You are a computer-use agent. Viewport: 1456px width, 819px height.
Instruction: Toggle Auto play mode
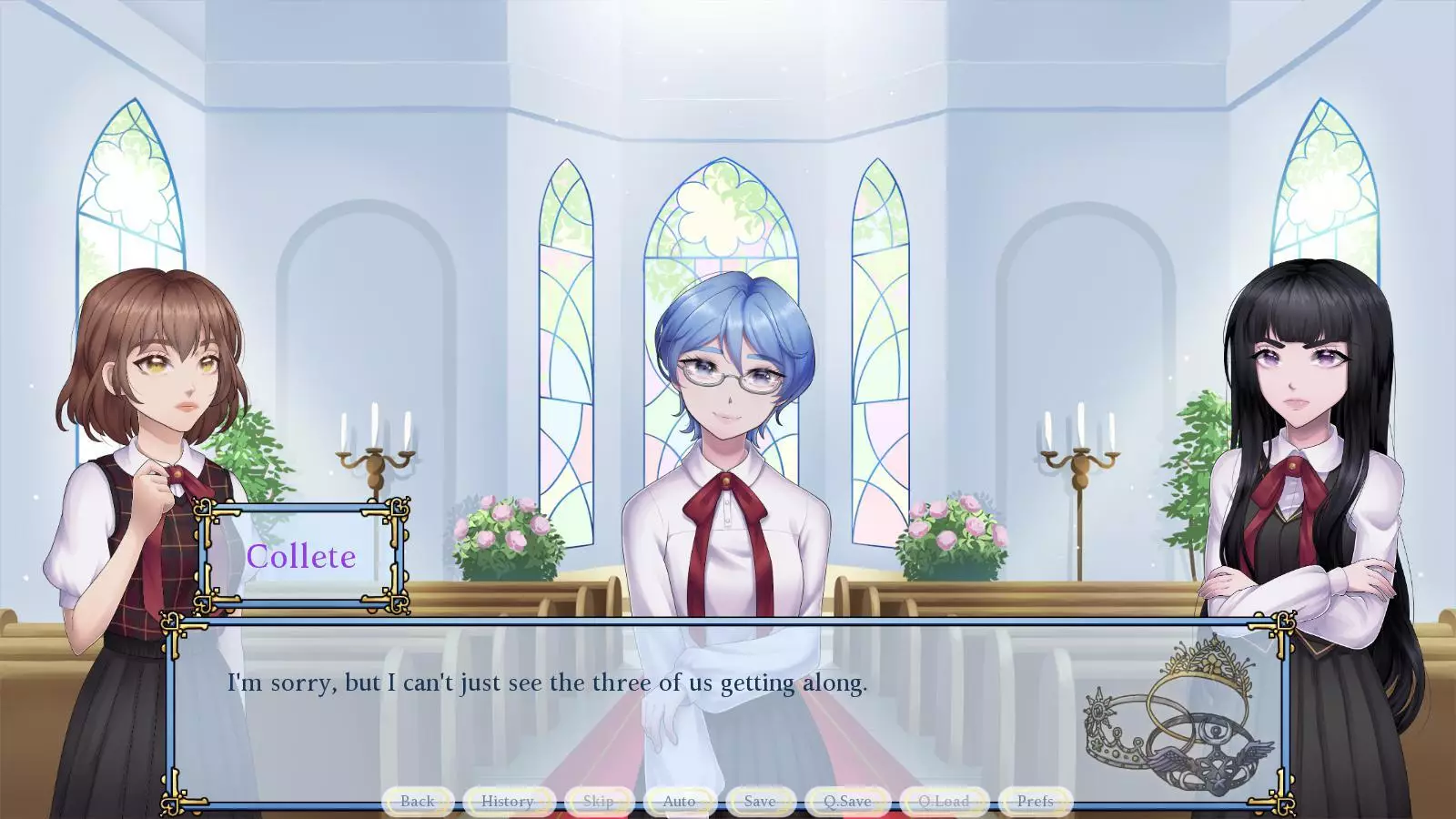[680, 802]
